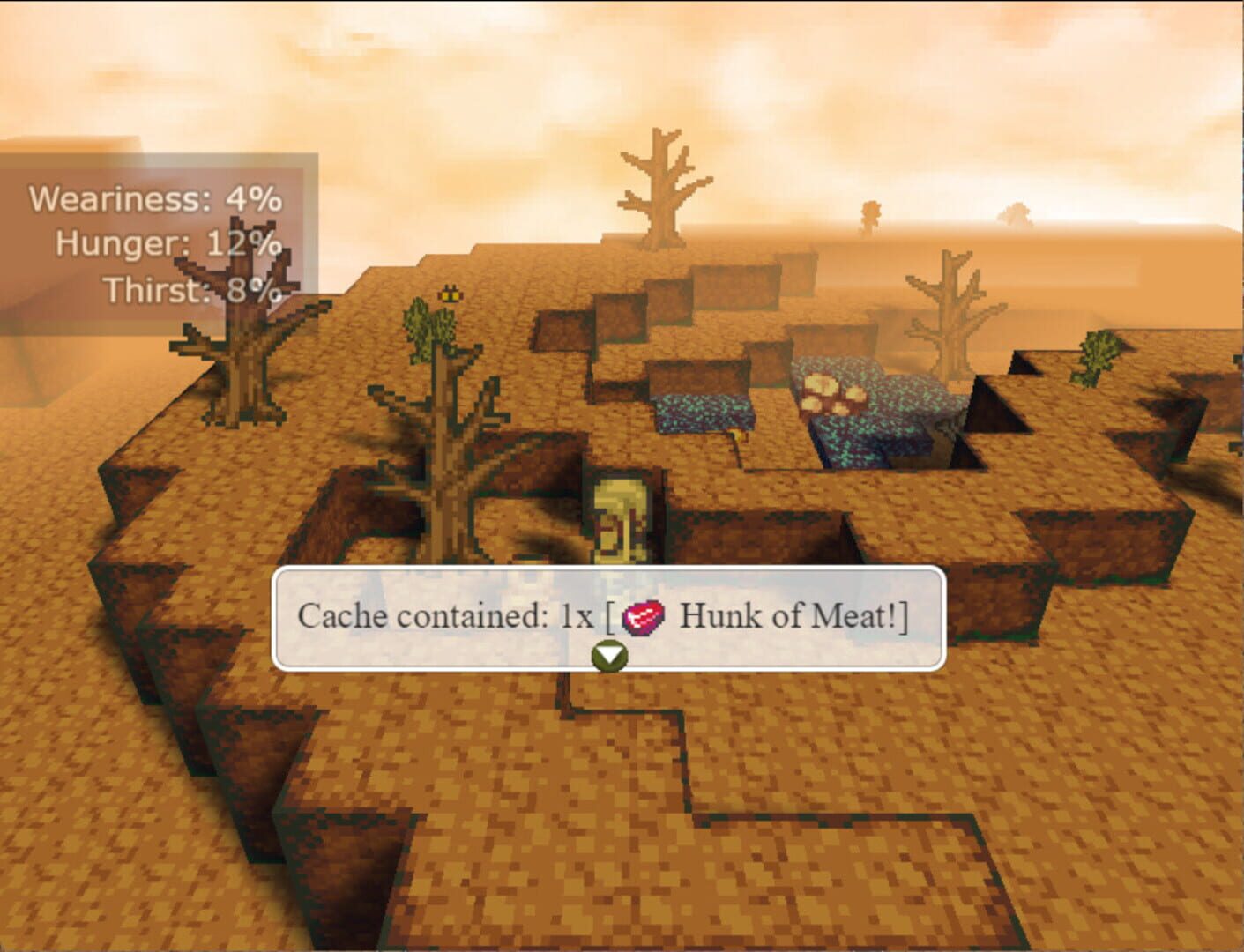
Task: Select the left water pool
Action: (705, 410)
